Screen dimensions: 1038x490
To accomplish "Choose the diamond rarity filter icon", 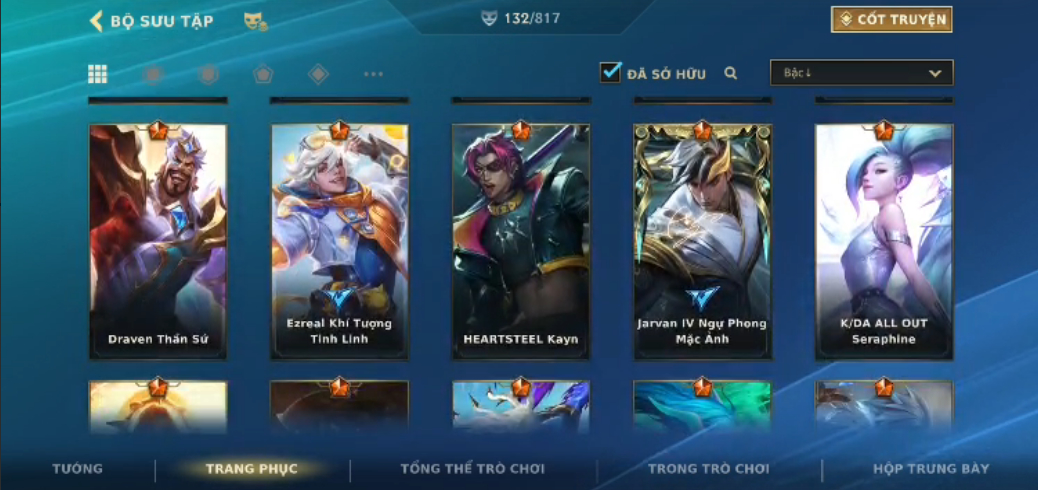I will (318, 74).
